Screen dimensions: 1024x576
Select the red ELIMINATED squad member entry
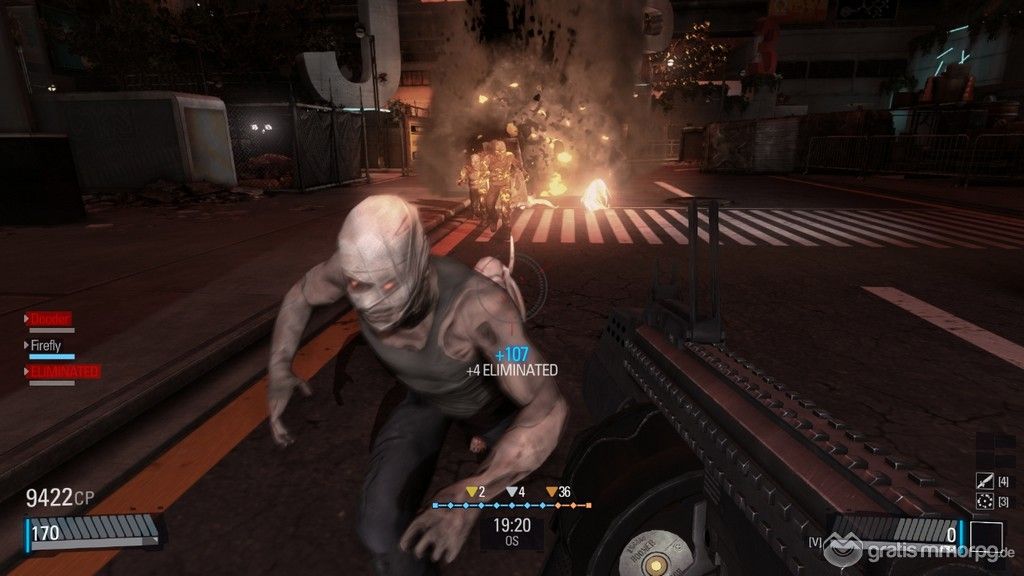pos(63,371)
